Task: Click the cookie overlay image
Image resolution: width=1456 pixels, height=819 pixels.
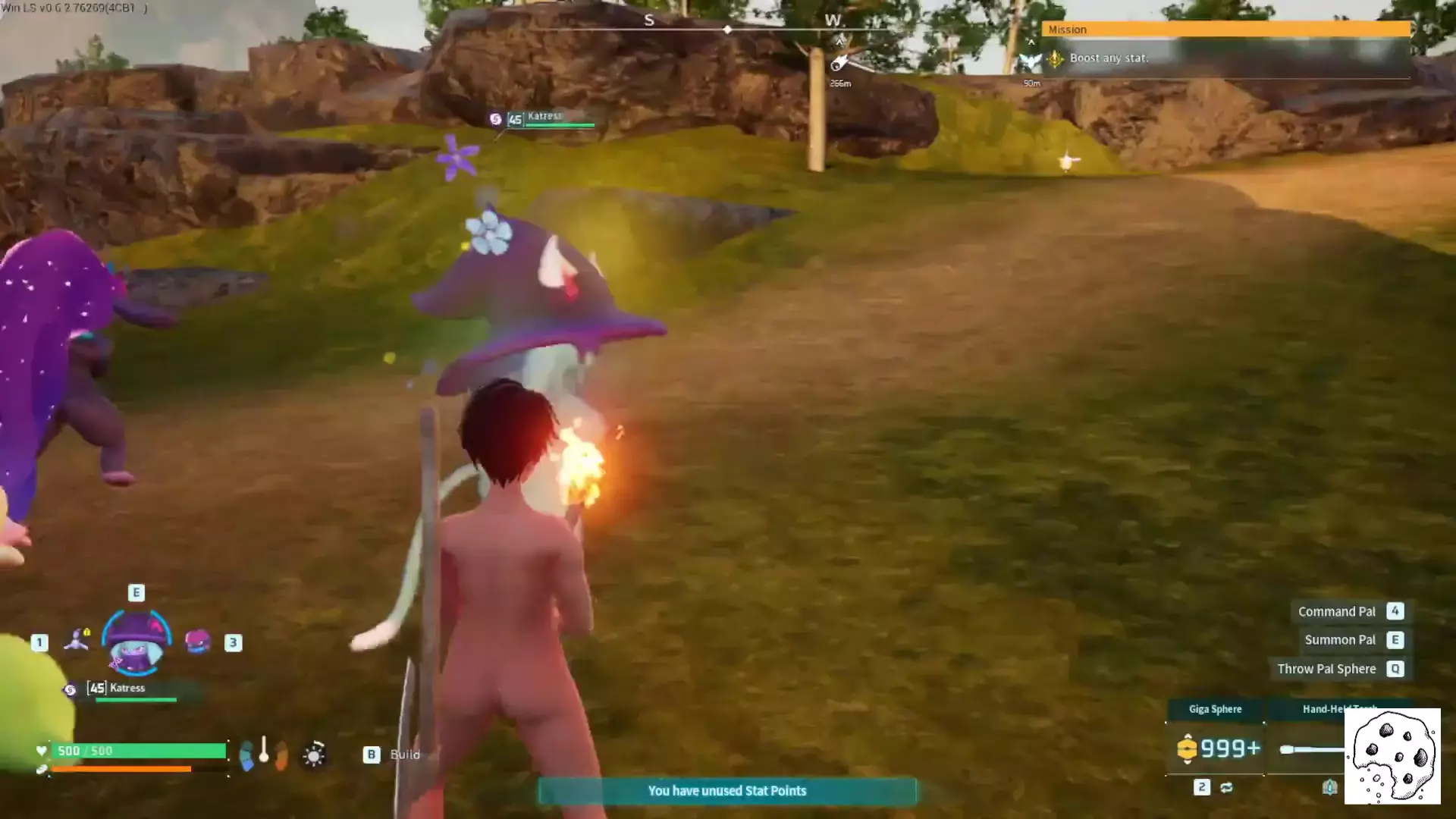Action: (1392, 756)
